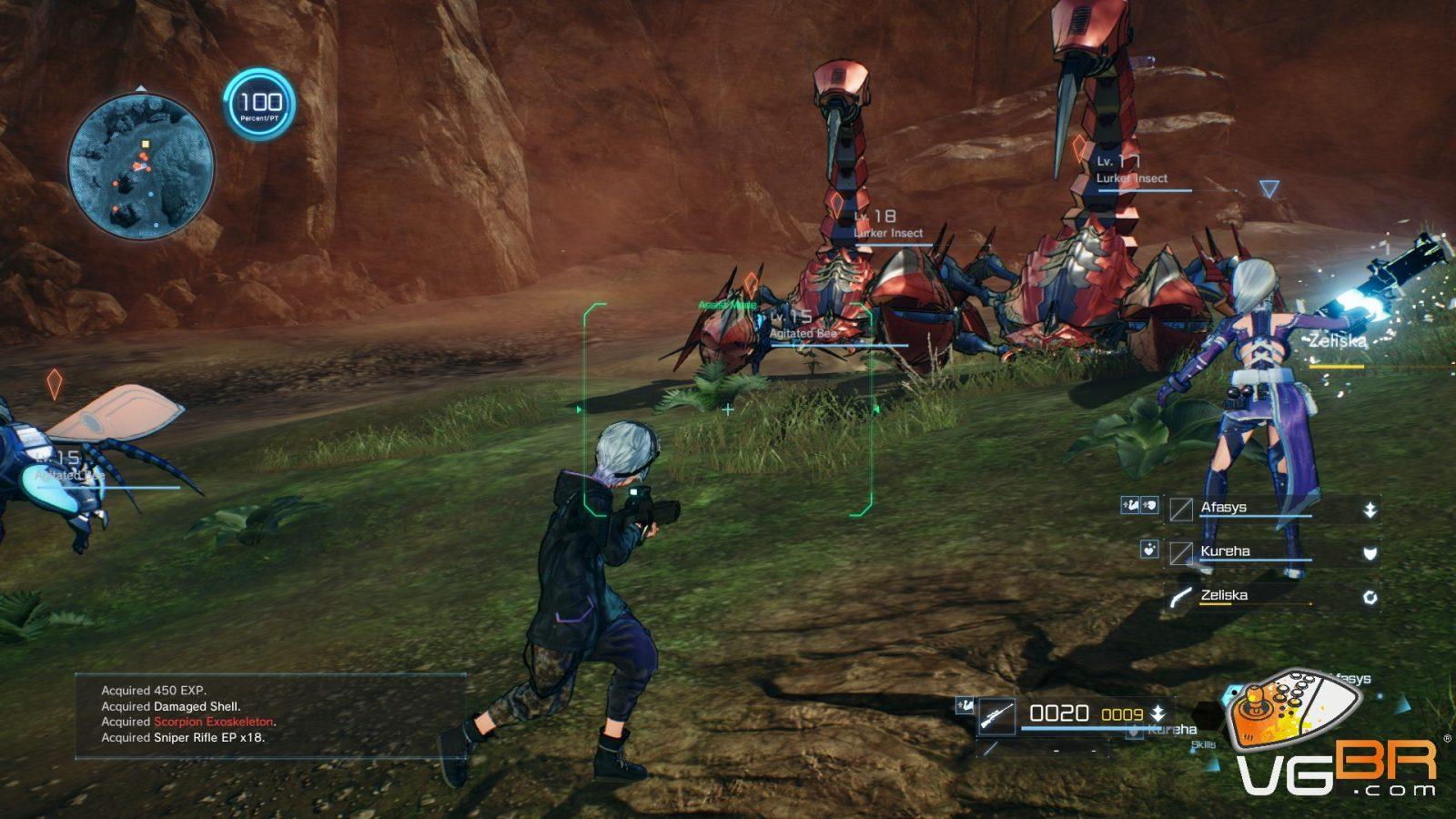Click the acquired items log panel

tap(270, 714)
